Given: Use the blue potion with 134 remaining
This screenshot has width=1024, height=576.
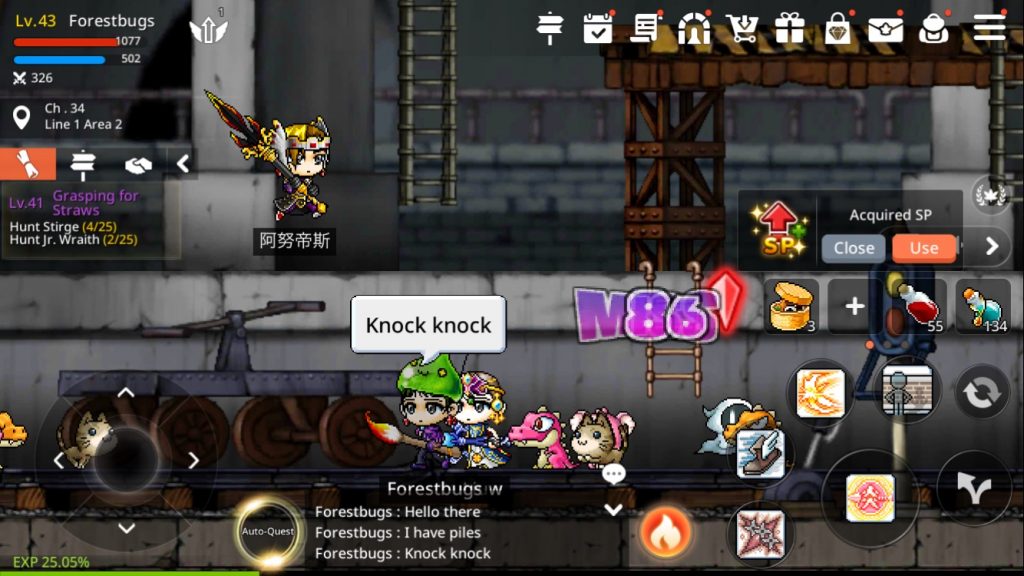Looking at the screenshot, I should tap(982, 306).
